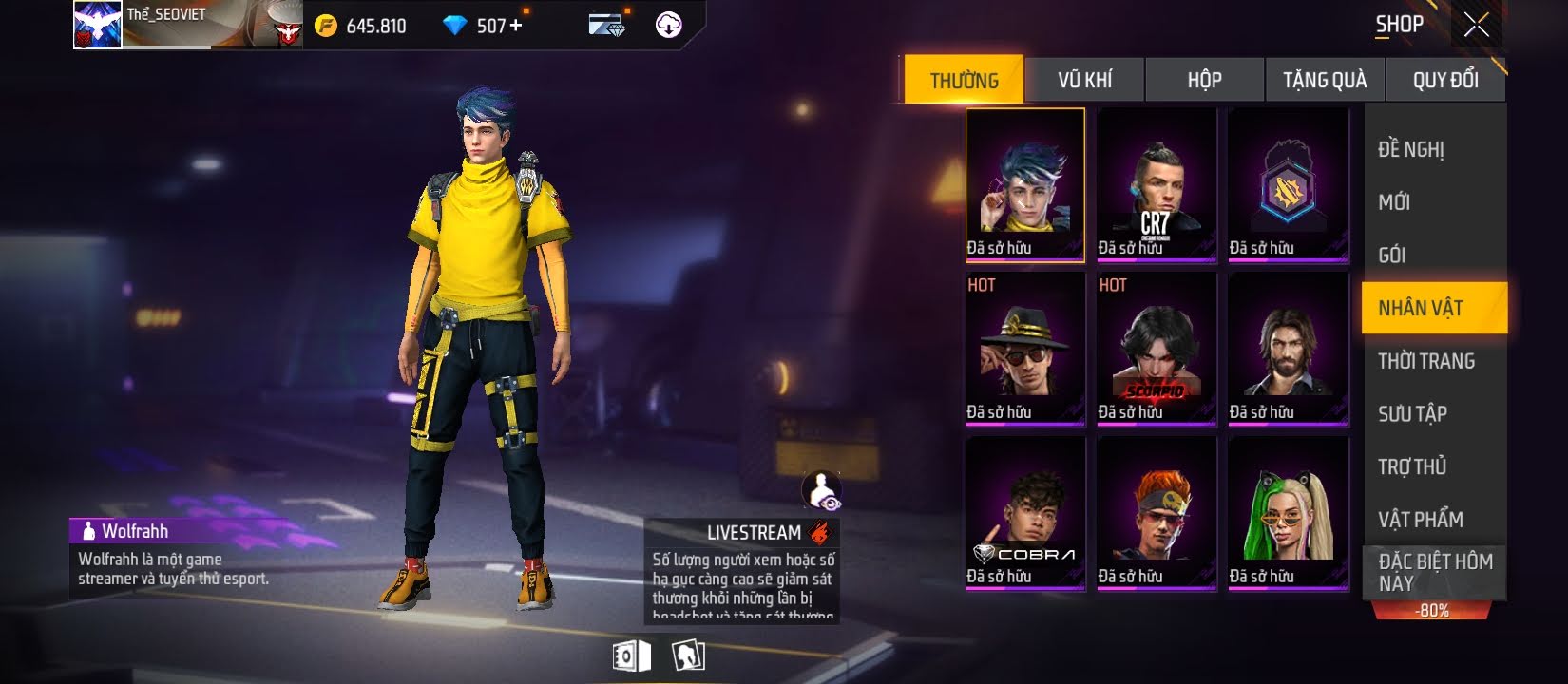Open the HỘP tab
This screenshot has width=1568, height=684.
tap(1204, 80)
